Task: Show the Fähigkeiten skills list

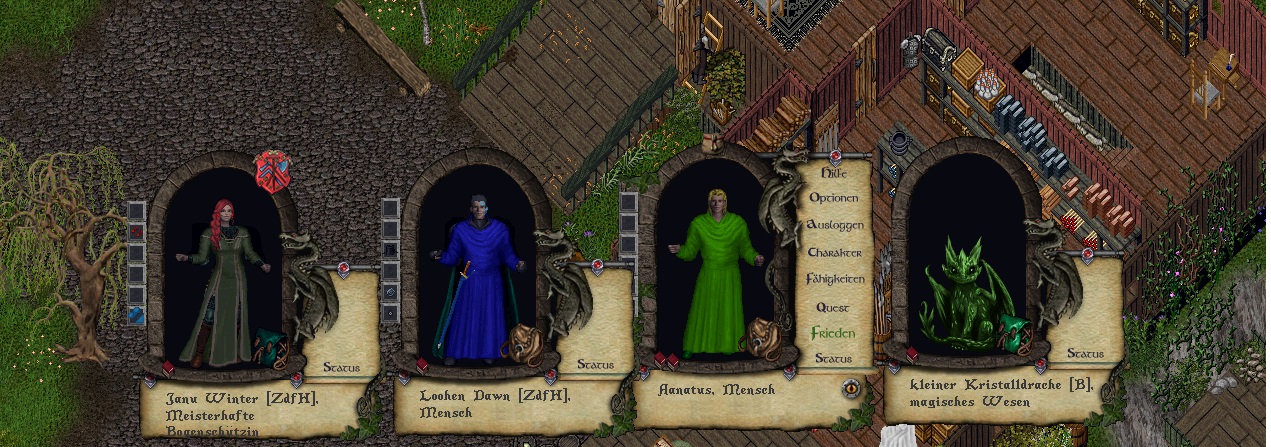Action: (x=833, y=280)
